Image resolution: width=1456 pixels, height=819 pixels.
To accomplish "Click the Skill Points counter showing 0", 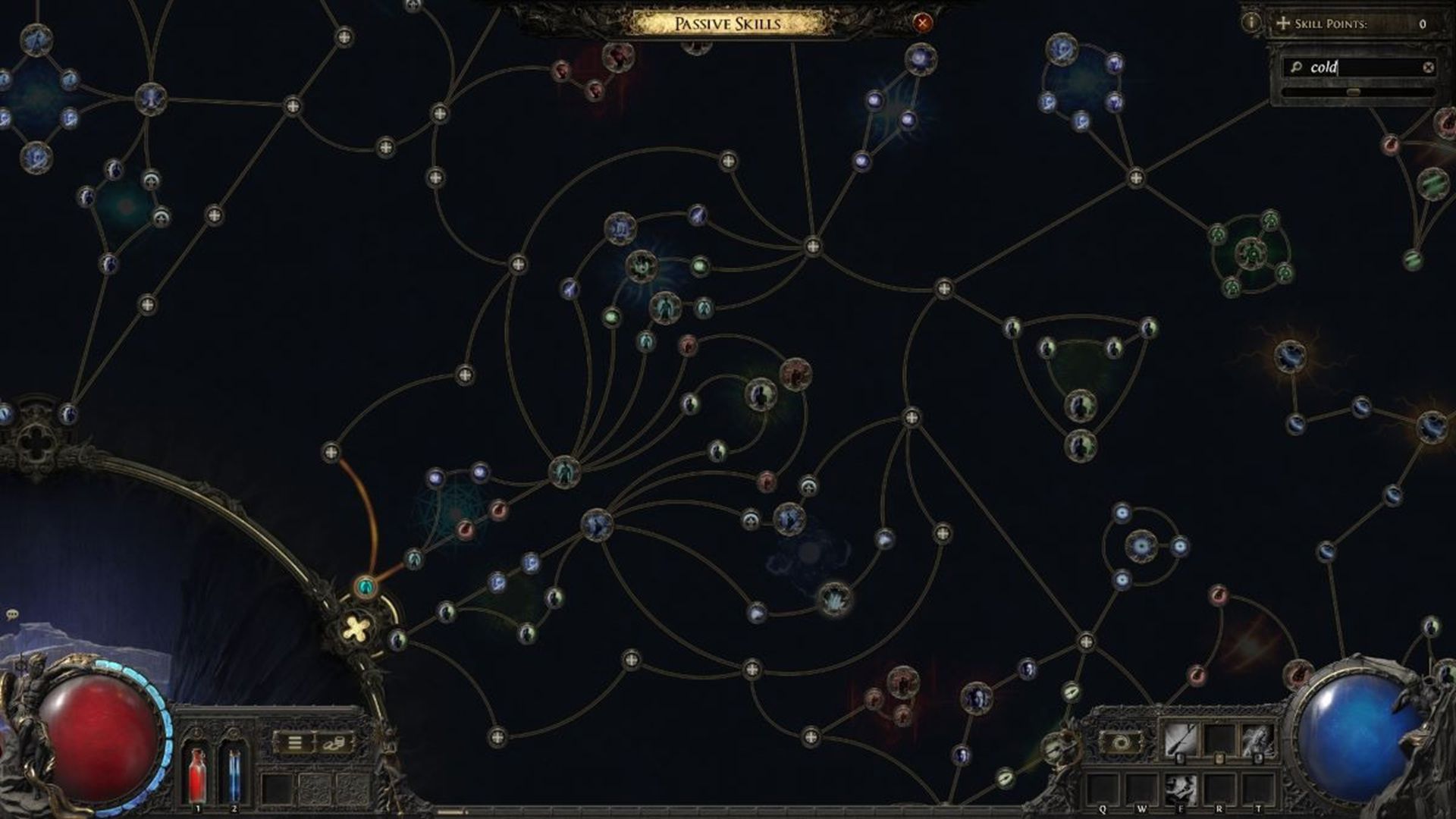I will pyautogui.click(x=1422, y=23).
